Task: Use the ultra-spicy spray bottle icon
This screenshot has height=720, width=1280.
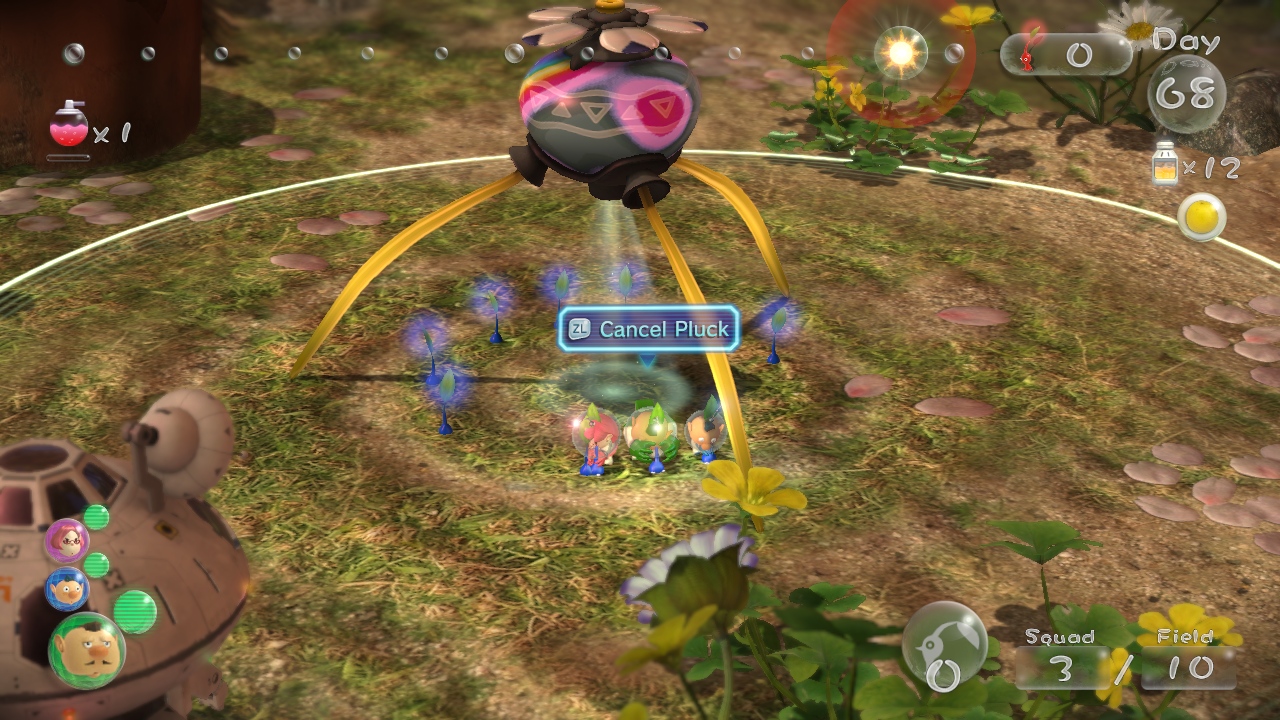Action: [x=69, y=127]
